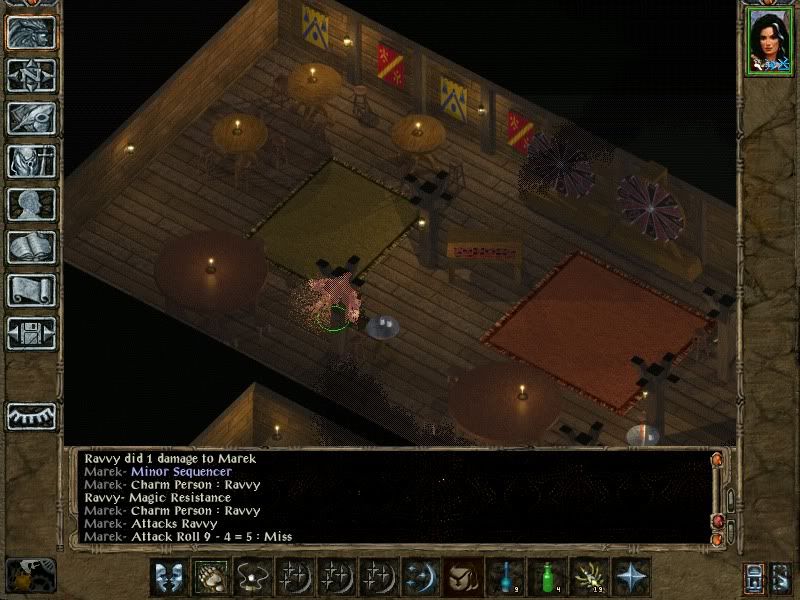
Task: Rest the party with the closed-eye button
Action: 31,415
